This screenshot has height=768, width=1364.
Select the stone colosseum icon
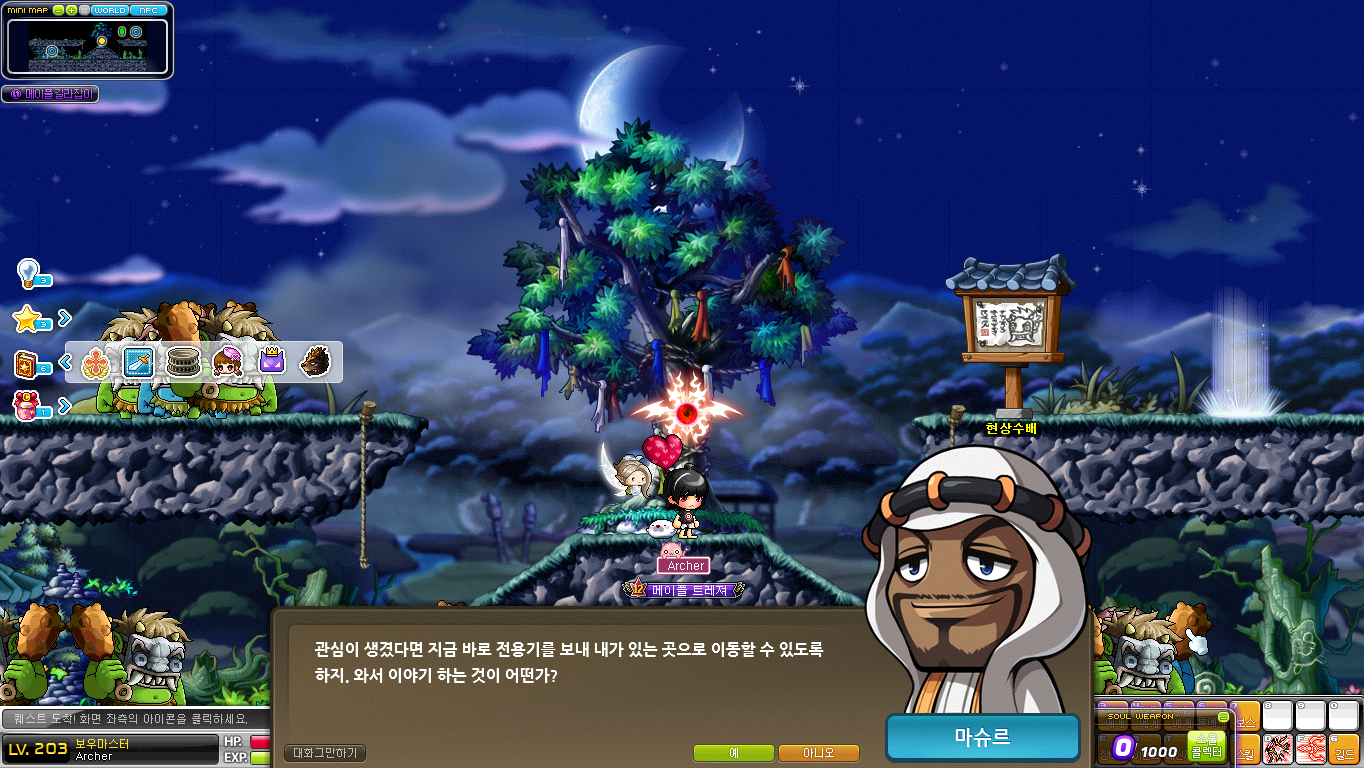(183, 362)
